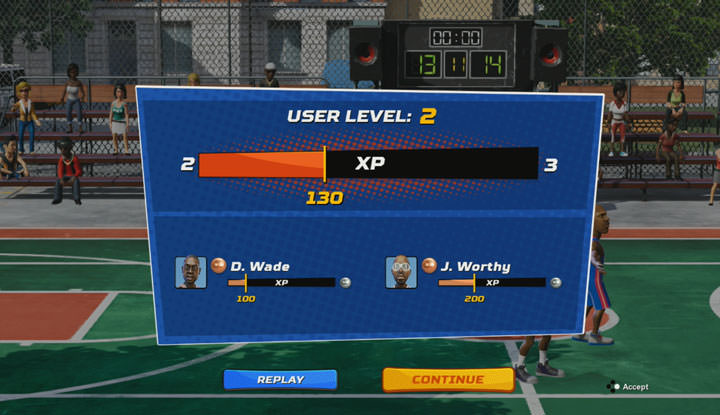The image size is (720, 415).
Task: Select J. Worthy's player portrait
Action: coord(401,272)
